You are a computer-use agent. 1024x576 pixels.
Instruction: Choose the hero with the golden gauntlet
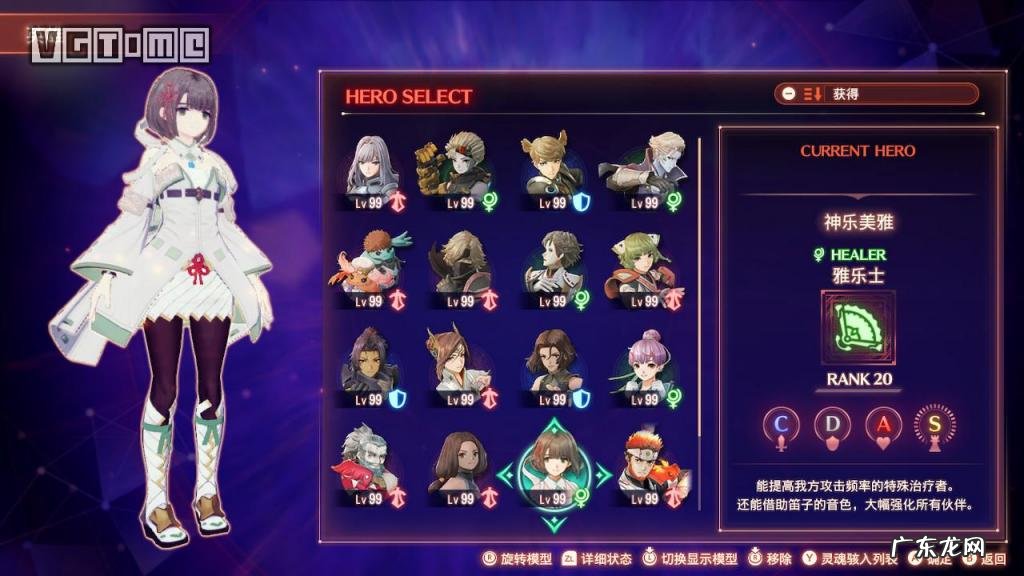[x=456, y=166]
